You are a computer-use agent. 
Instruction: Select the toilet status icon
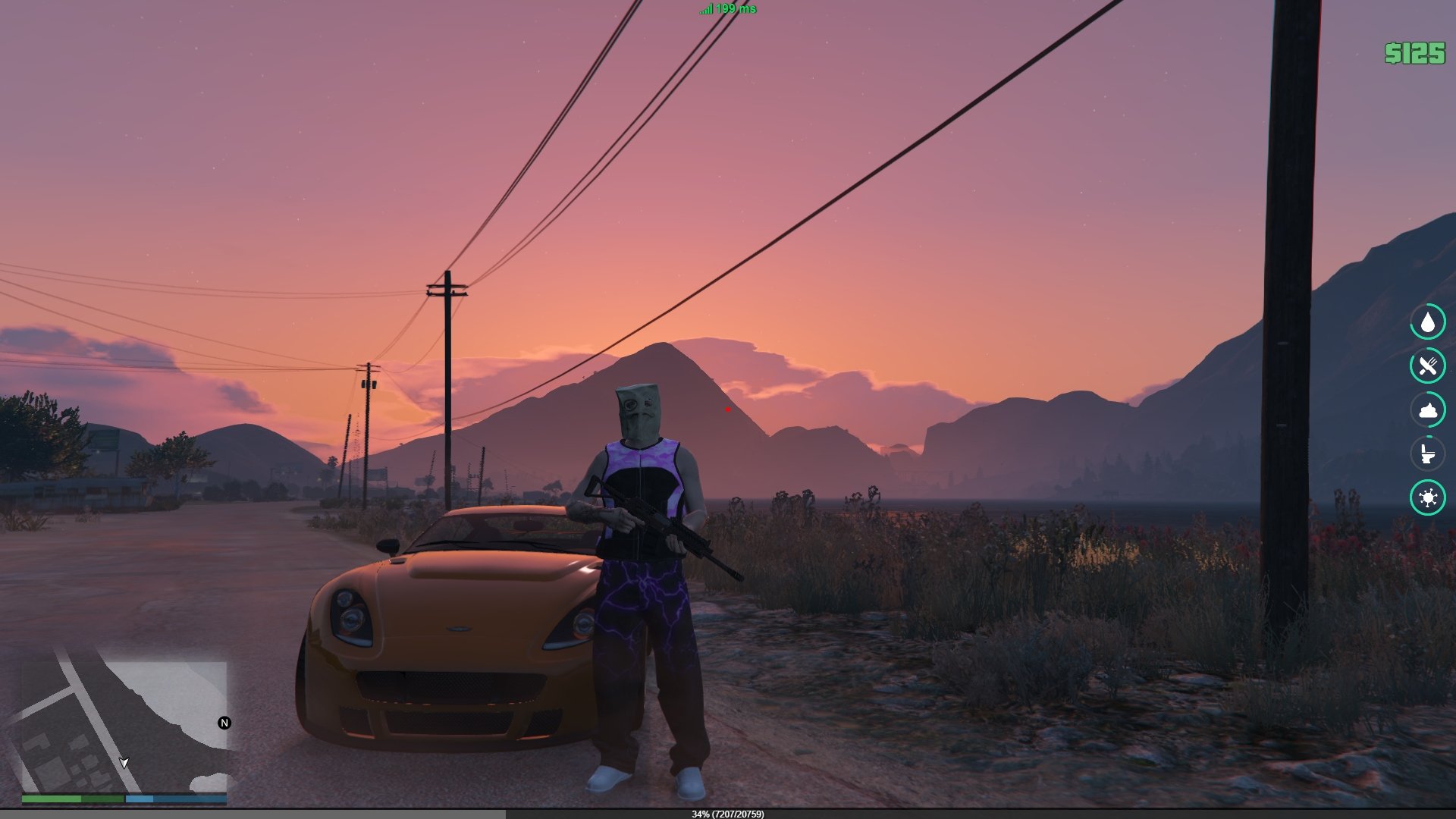pos(1428,454)
